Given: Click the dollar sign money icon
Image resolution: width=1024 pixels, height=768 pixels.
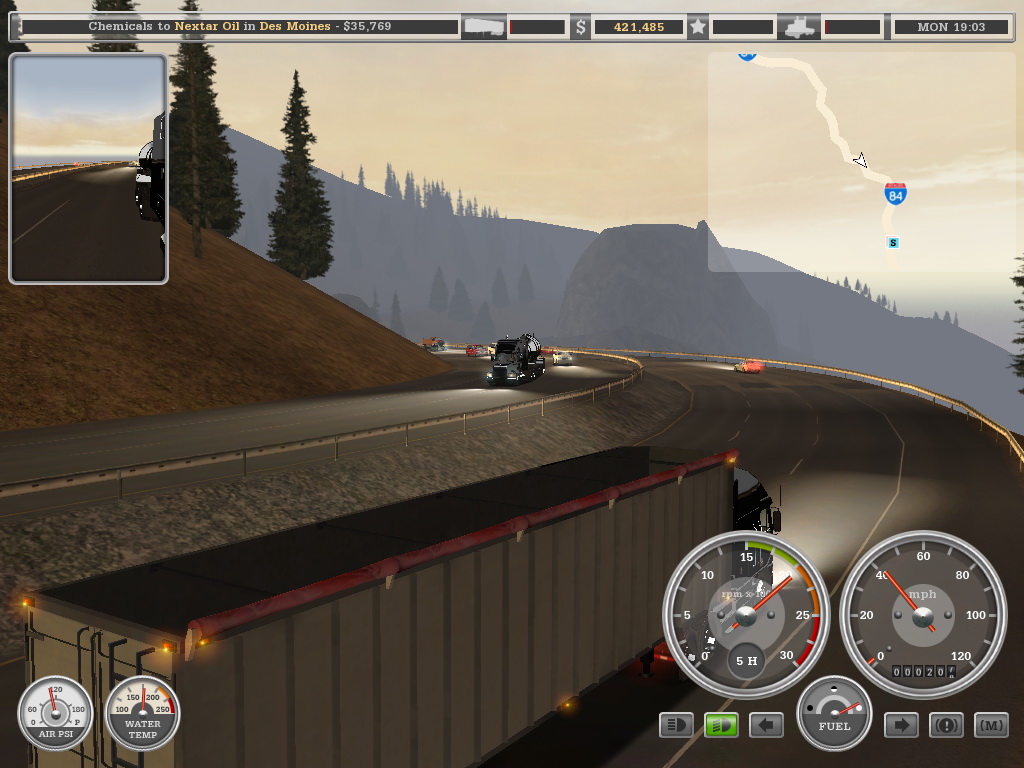Looking at the screenshot, I should coord(581,27).
